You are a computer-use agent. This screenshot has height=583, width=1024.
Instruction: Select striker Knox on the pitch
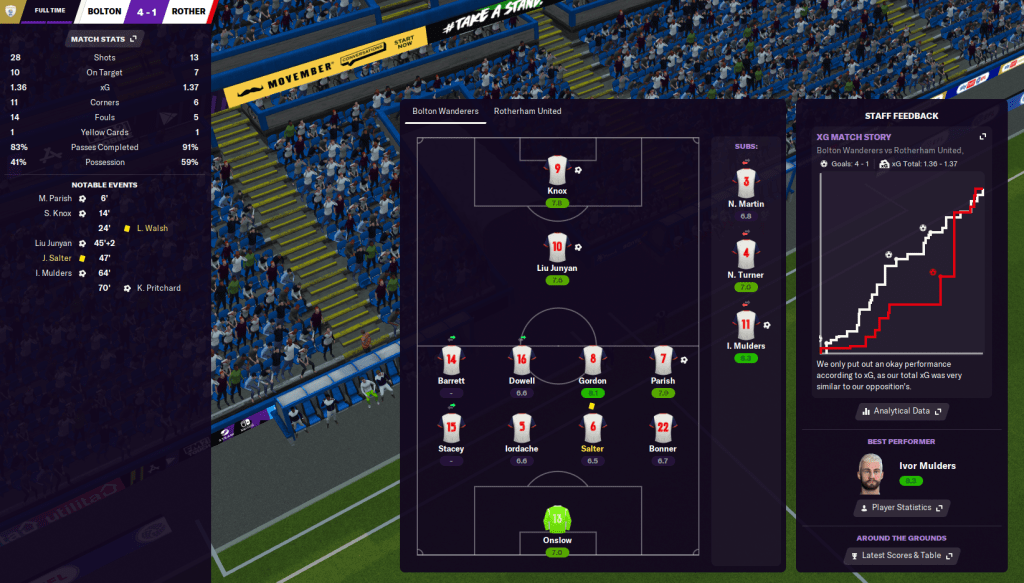557,169
